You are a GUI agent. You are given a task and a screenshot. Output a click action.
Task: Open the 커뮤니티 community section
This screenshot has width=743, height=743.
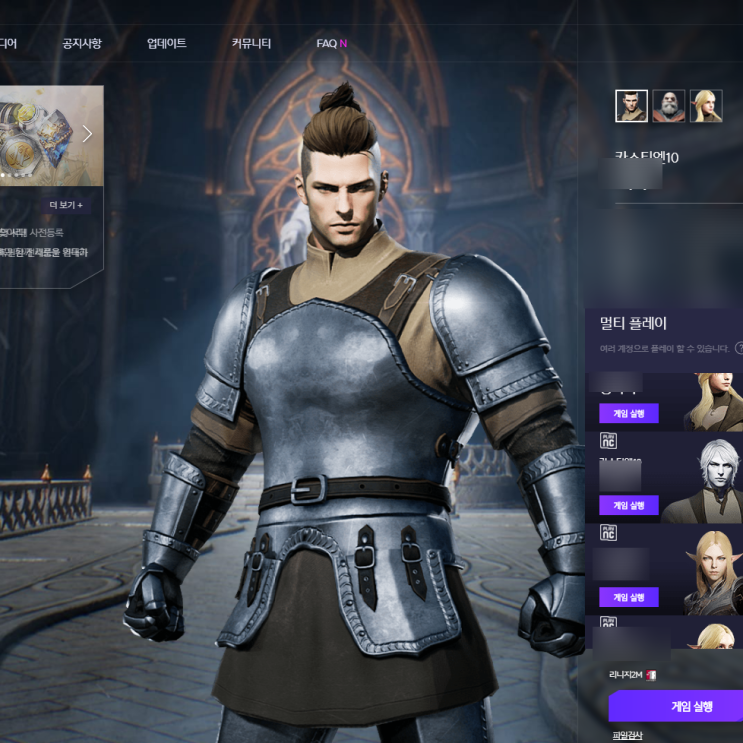tap(251, 44)
